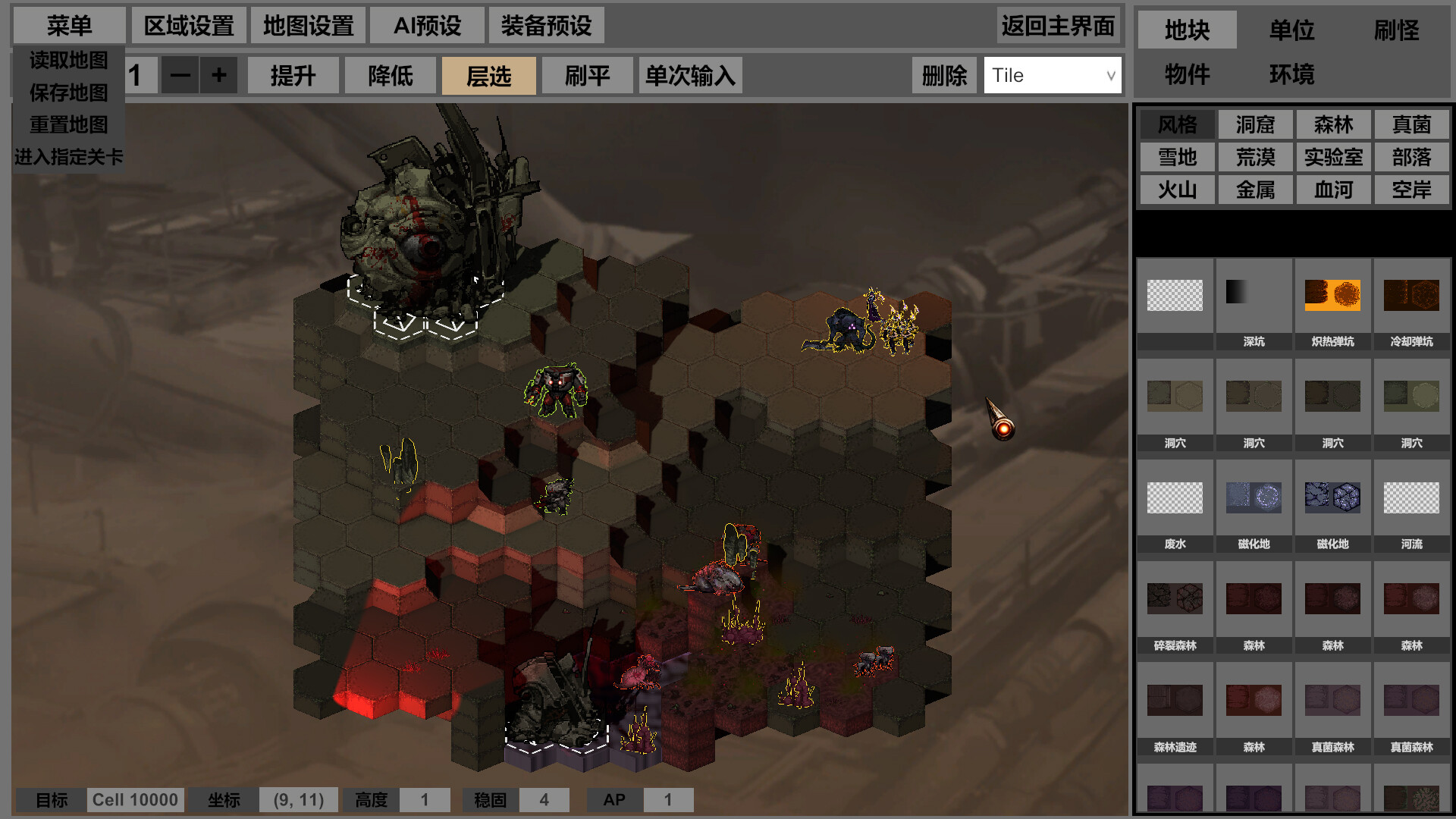The image size is (1456, 819).
Task: Choose 进入指定关卡 menu entry
Action: tap(68, 157)
